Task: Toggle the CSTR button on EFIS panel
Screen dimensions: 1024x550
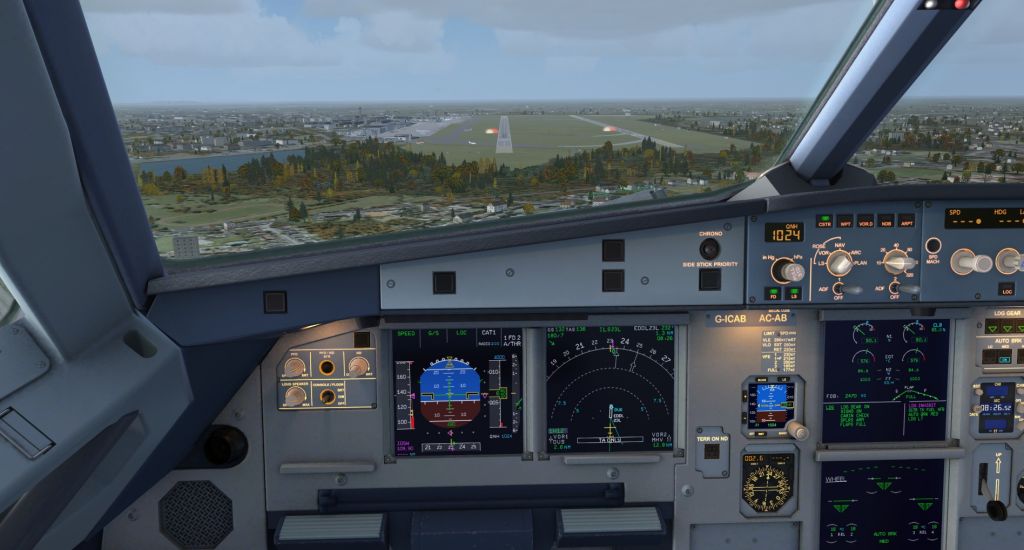Action: point(825,220)
